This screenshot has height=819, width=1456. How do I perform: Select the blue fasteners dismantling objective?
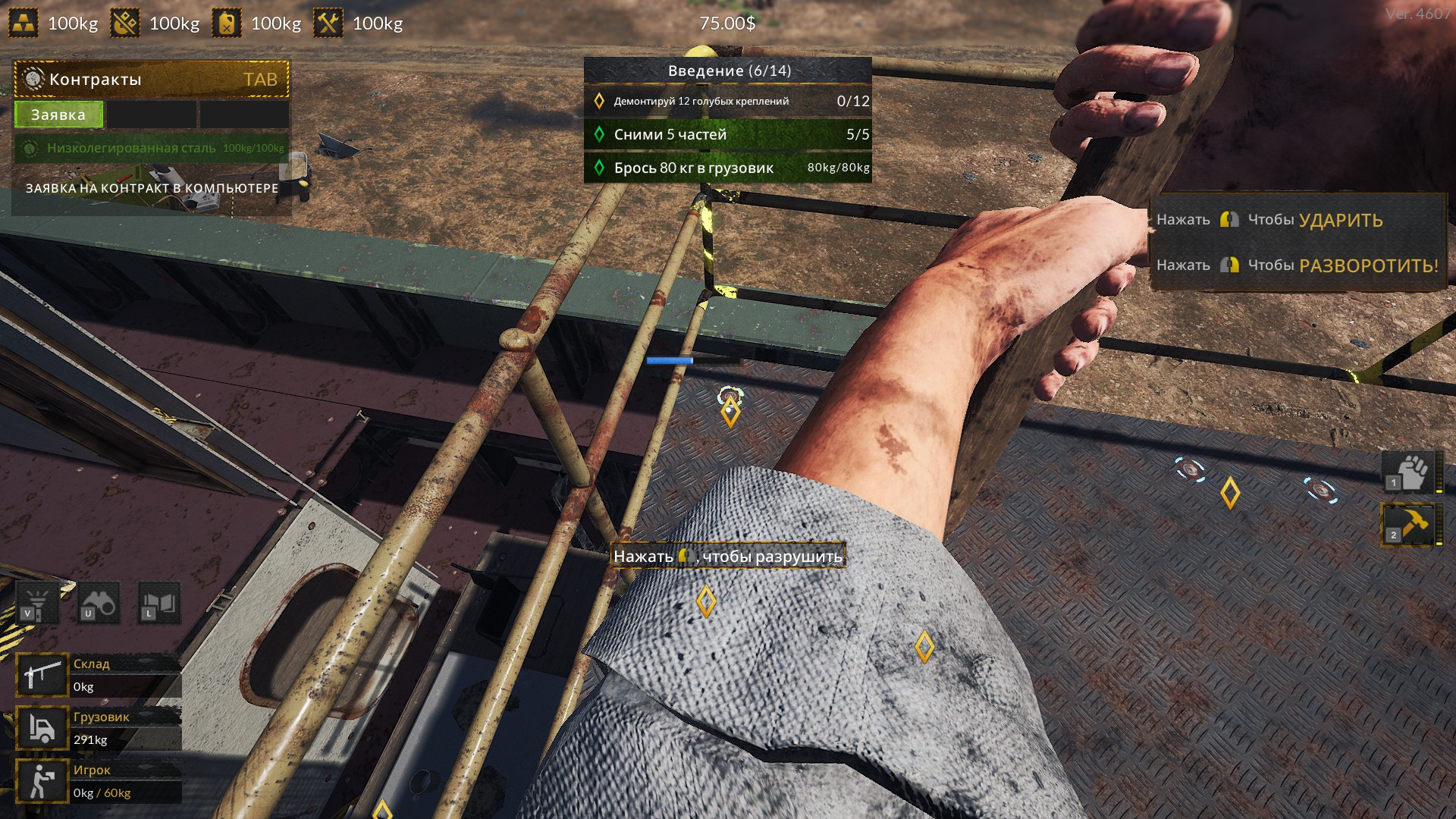(728, 101)
